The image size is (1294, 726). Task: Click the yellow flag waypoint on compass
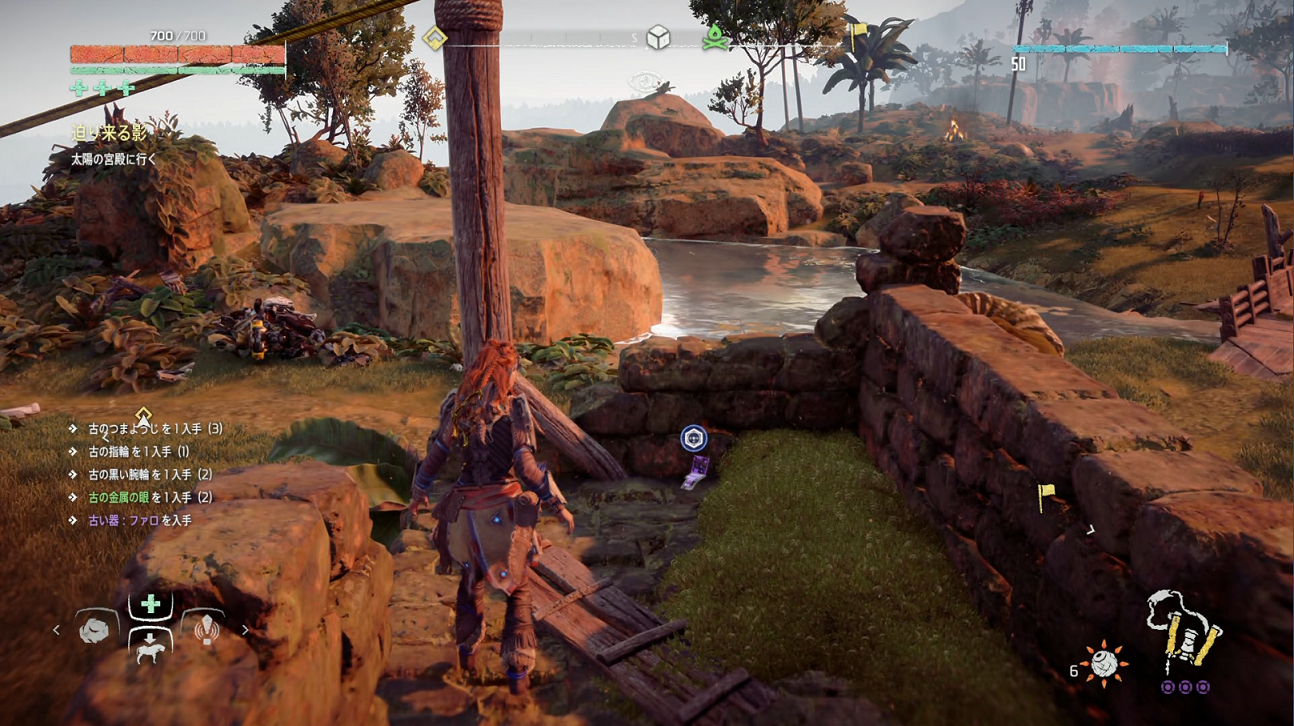click(858, 36)
